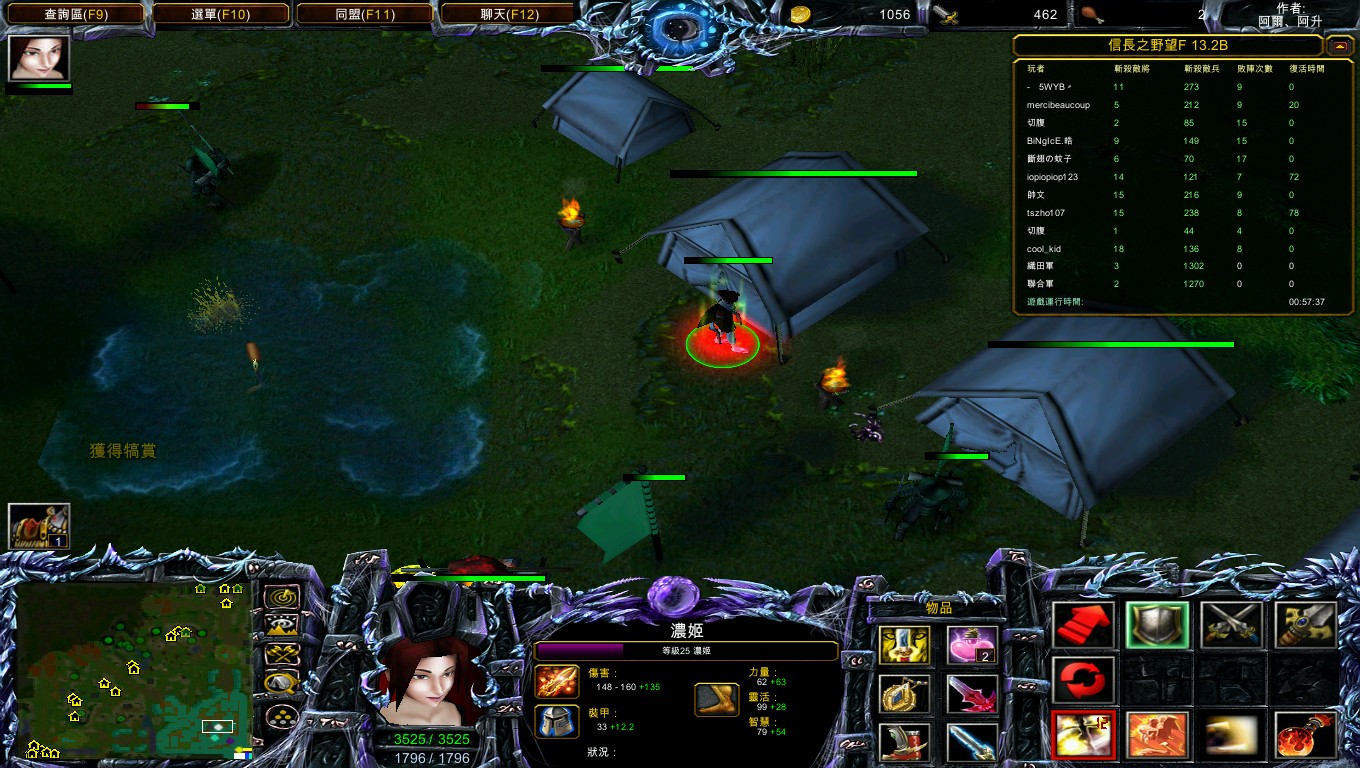Screen dimensions: 1360x768
Task: Select the golden amulet inventory item
Action: click(x=904, y=694)
